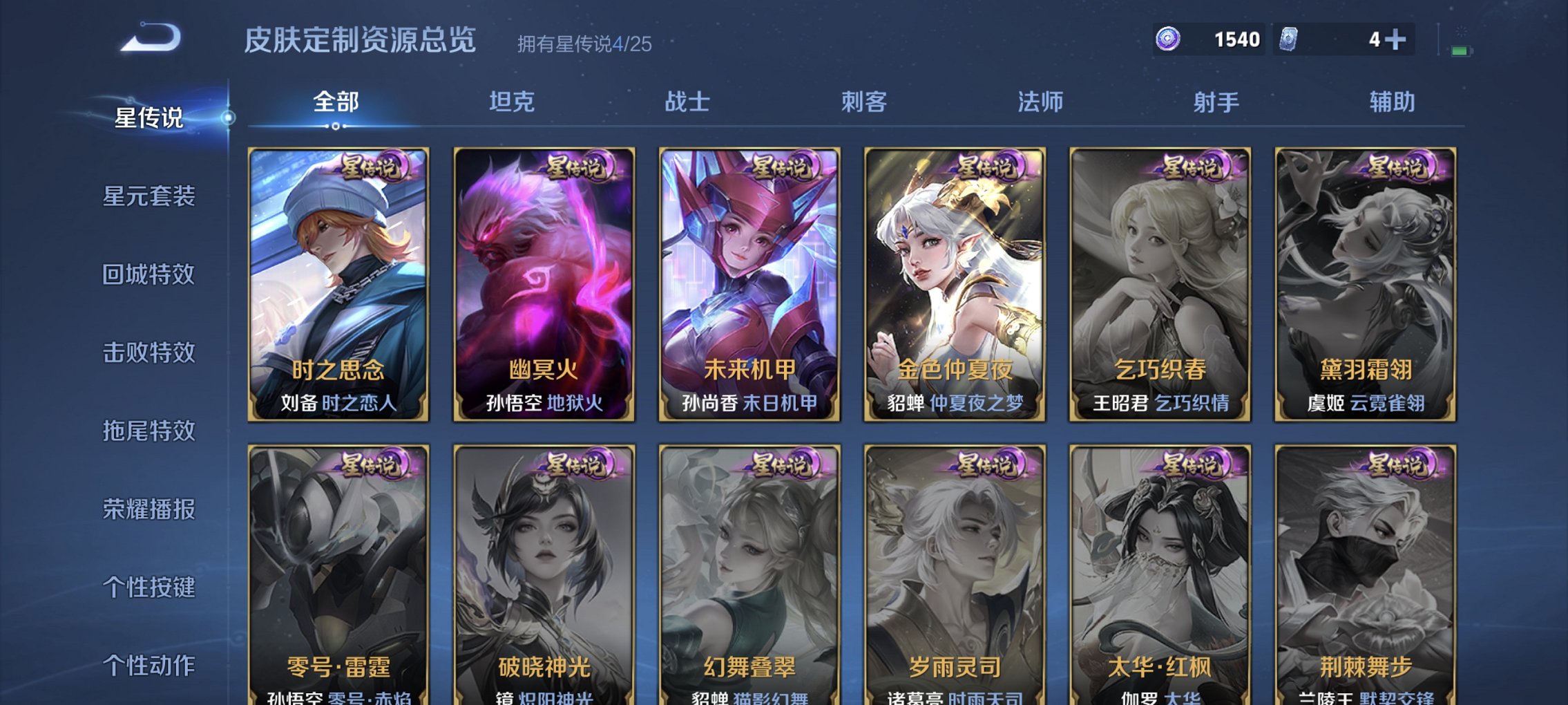
Task: Open the 荣耀播报 sidebar section
Action: pos(149,509)
